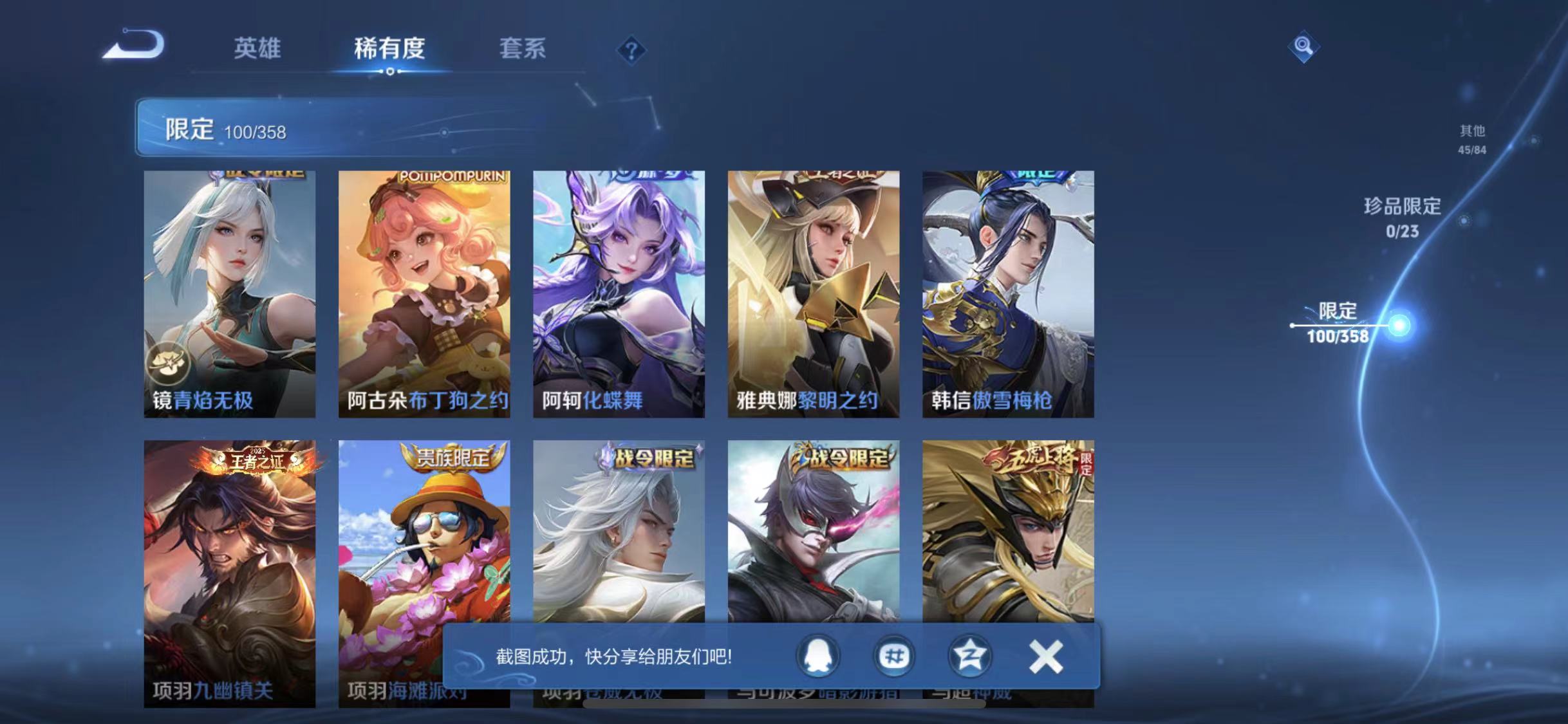Click the star fragment badge on 镜青焰无极 card
This screenshot has height=724, width=1568.
coord(167,362)
